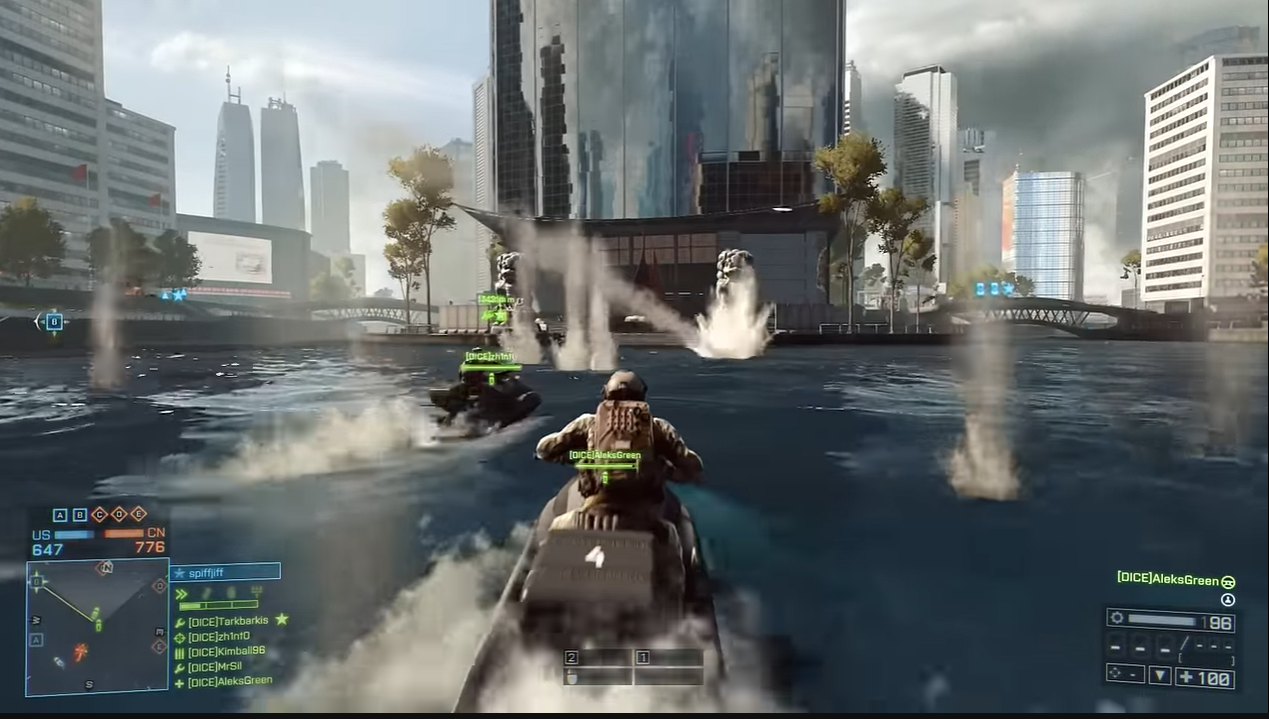
Task: Choose the orange C objective diamond
Action: 99,515
